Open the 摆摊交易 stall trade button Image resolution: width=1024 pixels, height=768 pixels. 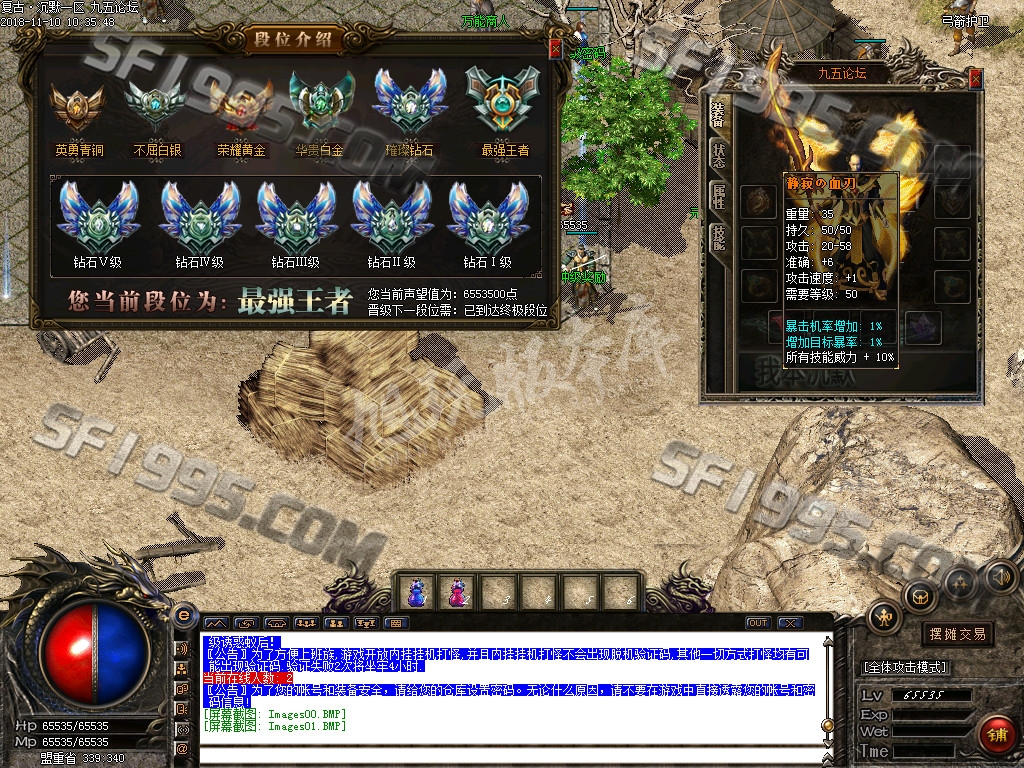(x=957, y=634)
